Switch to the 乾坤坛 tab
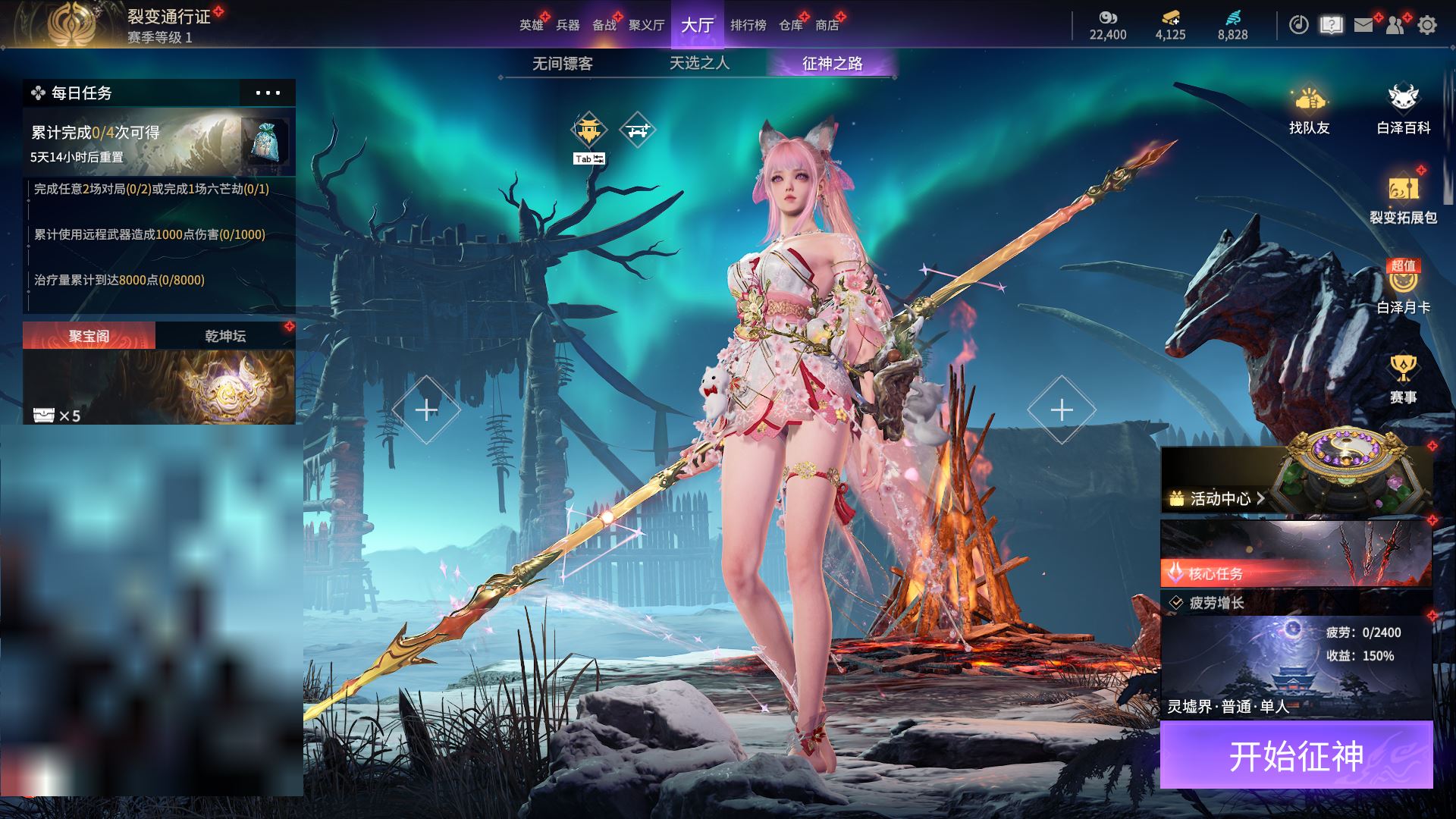The image size is (1456, 819). coord(225,336)
